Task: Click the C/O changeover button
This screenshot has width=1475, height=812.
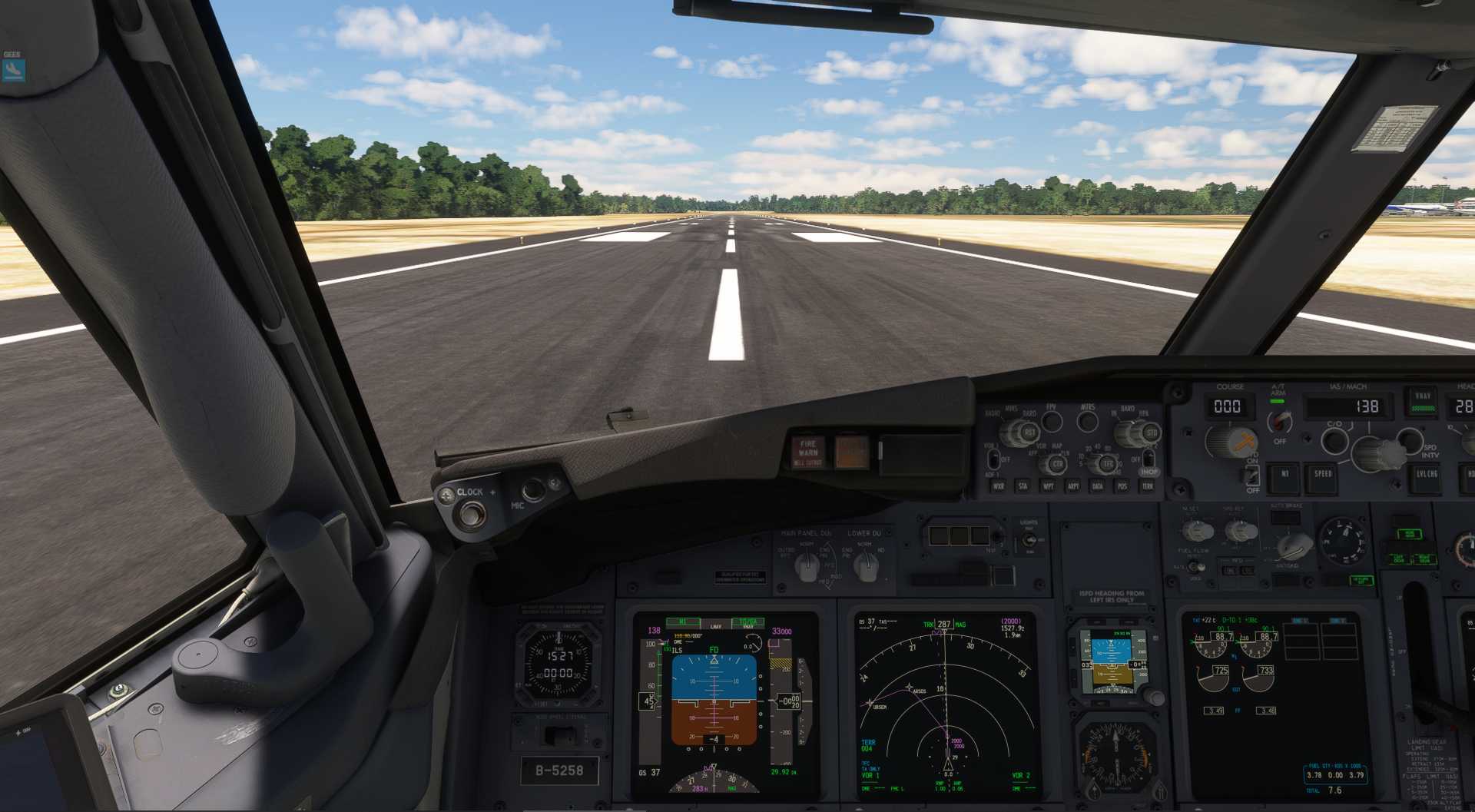Action: (x=1334, y=441)
